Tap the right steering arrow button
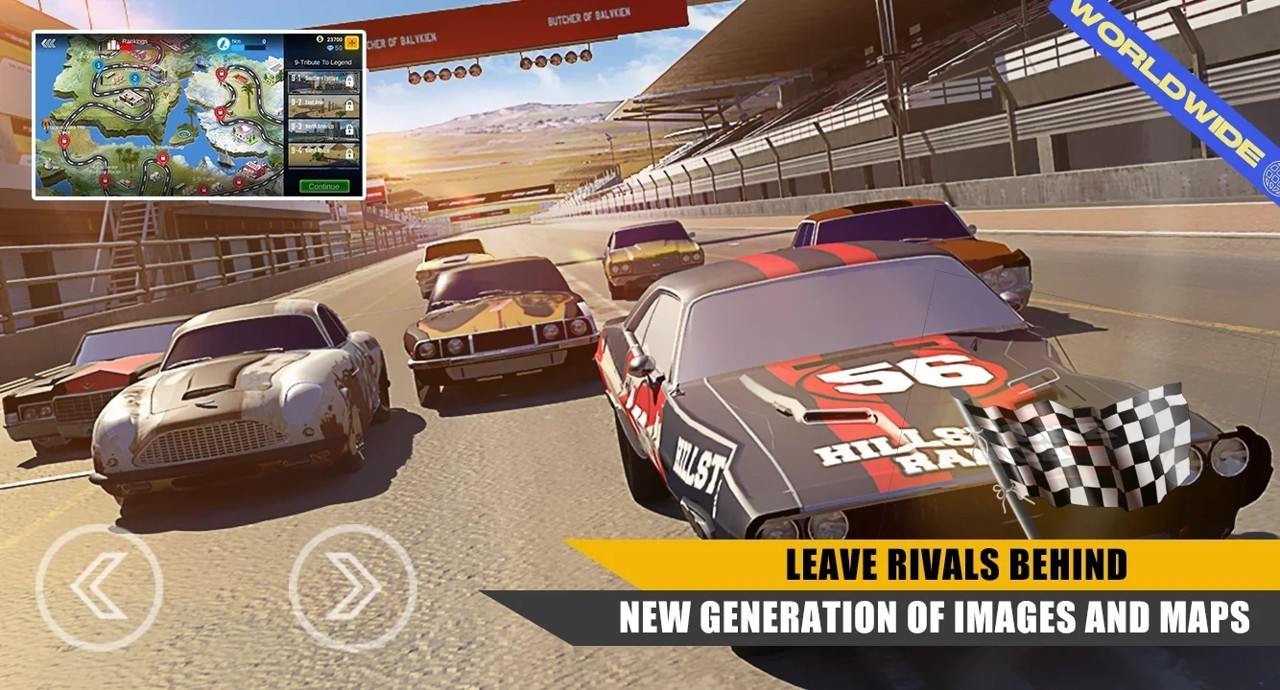 [x=352, y=588]
